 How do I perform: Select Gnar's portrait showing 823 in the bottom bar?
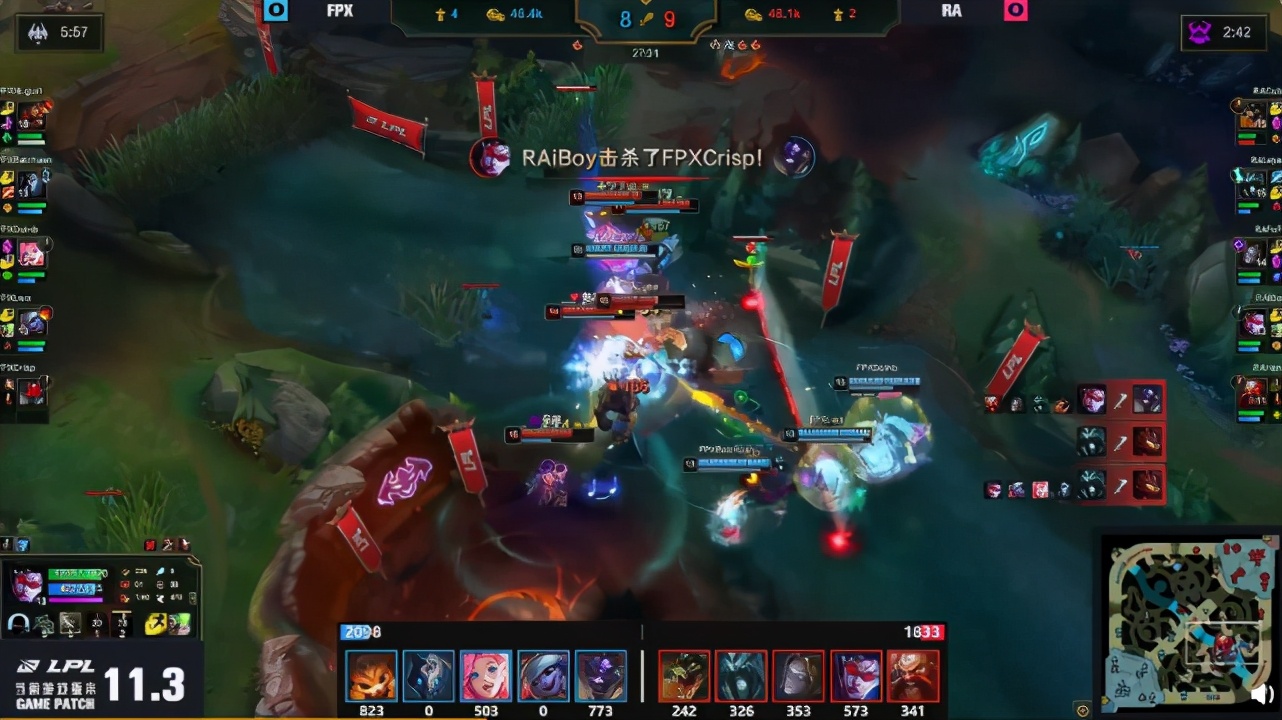pos(371,676)
